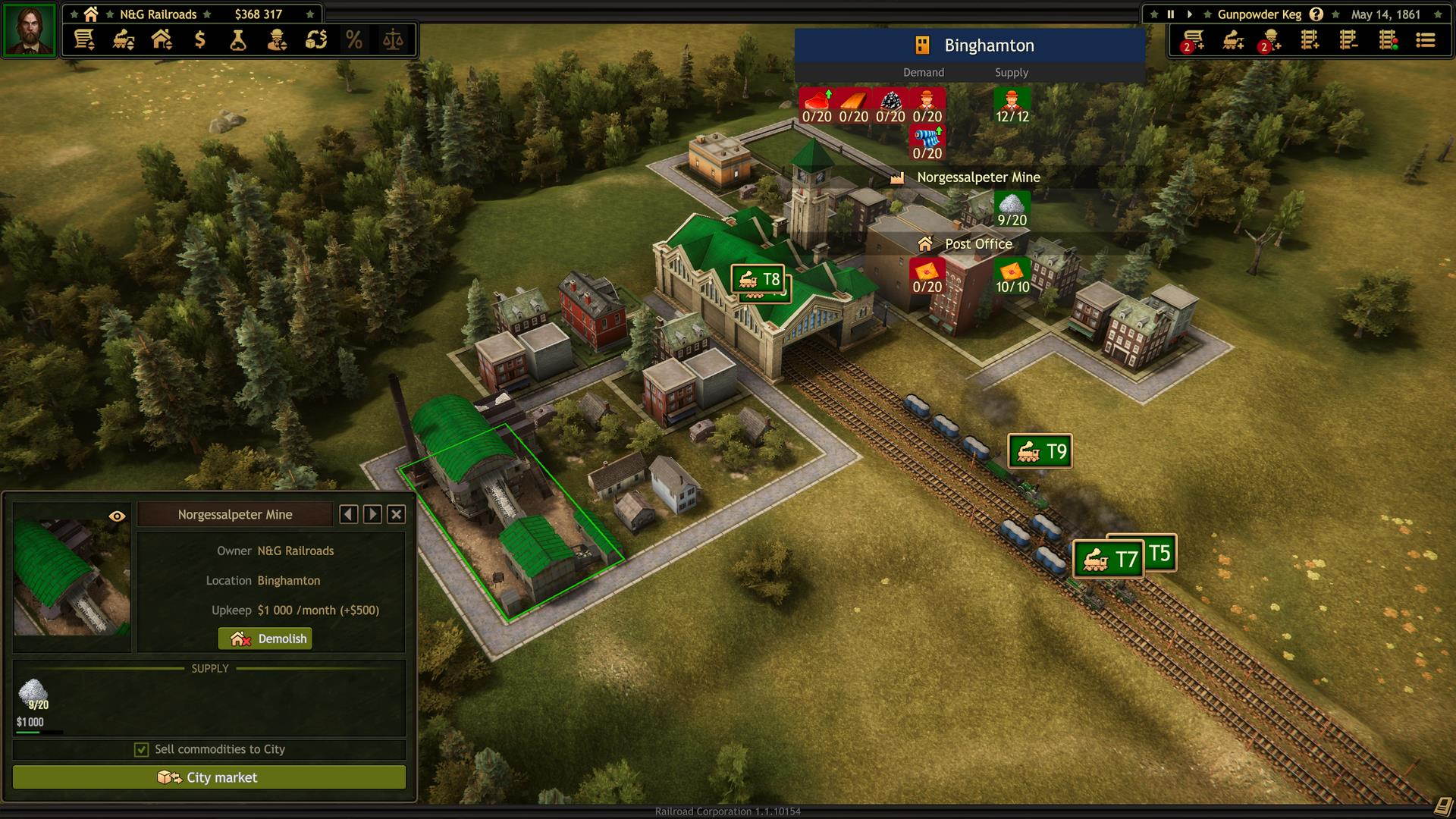Open the track signals icon

(1388, 42)
